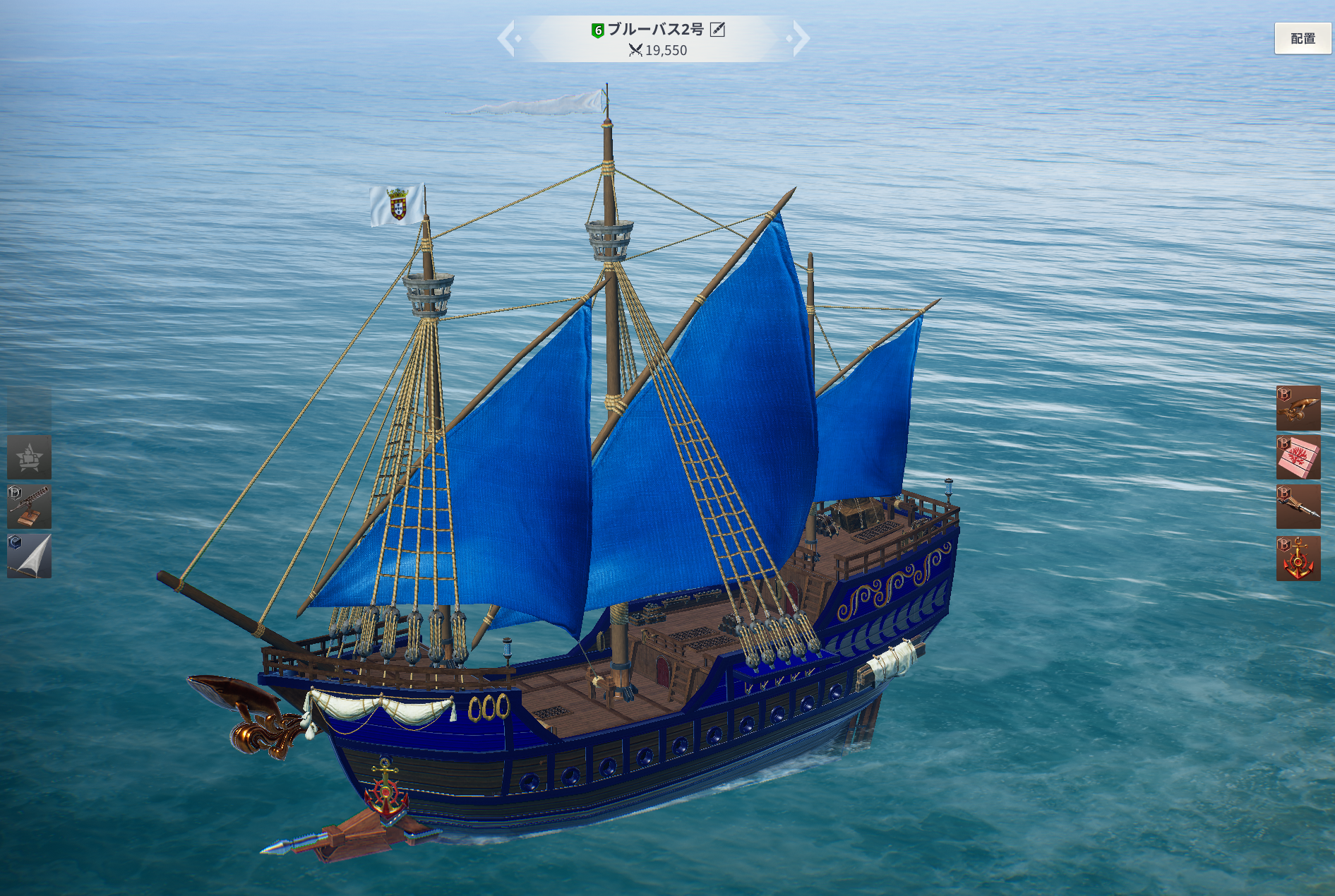The width and height of the screenshot is (1335, 896).
Task: Open the ship name edit pencil icon
Action: pyautogui.click(x=717, y=29)
